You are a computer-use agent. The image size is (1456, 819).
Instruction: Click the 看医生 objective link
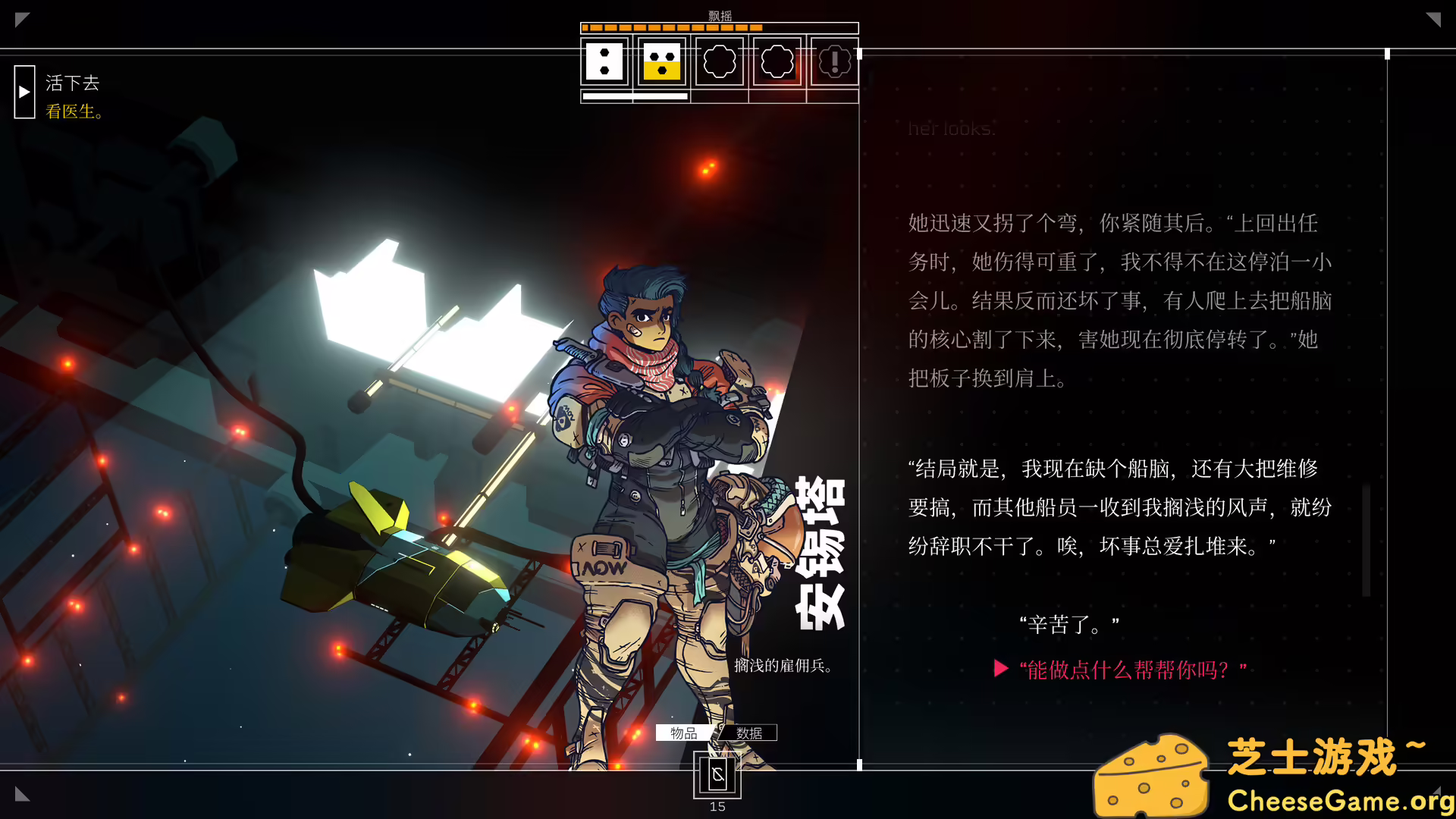[74, 111]
